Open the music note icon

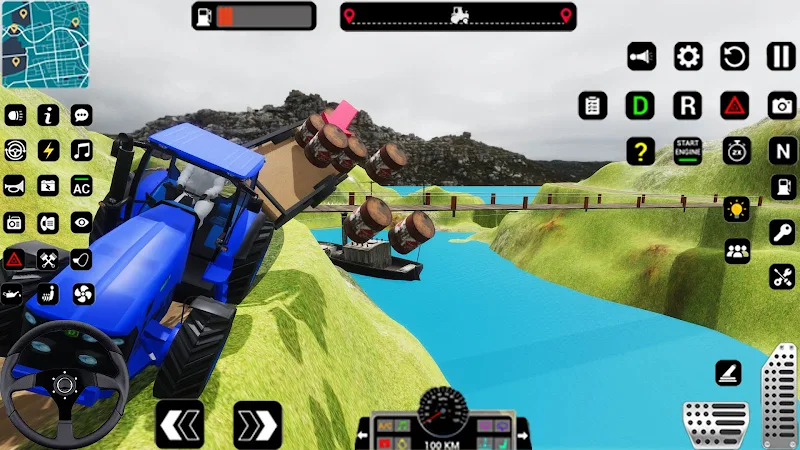(82, 151)
